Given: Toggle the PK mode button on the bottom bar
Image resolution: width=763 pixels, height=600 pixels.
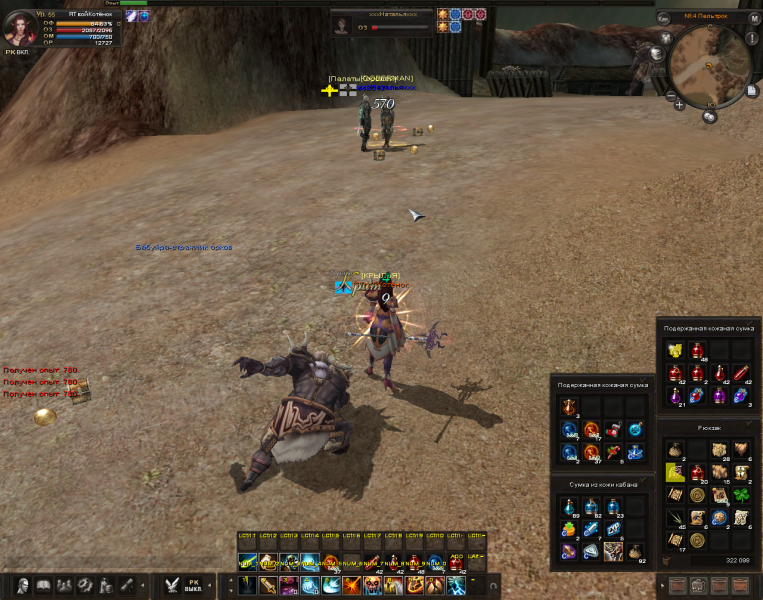Looking at the screenshot, I should (196, 584).
